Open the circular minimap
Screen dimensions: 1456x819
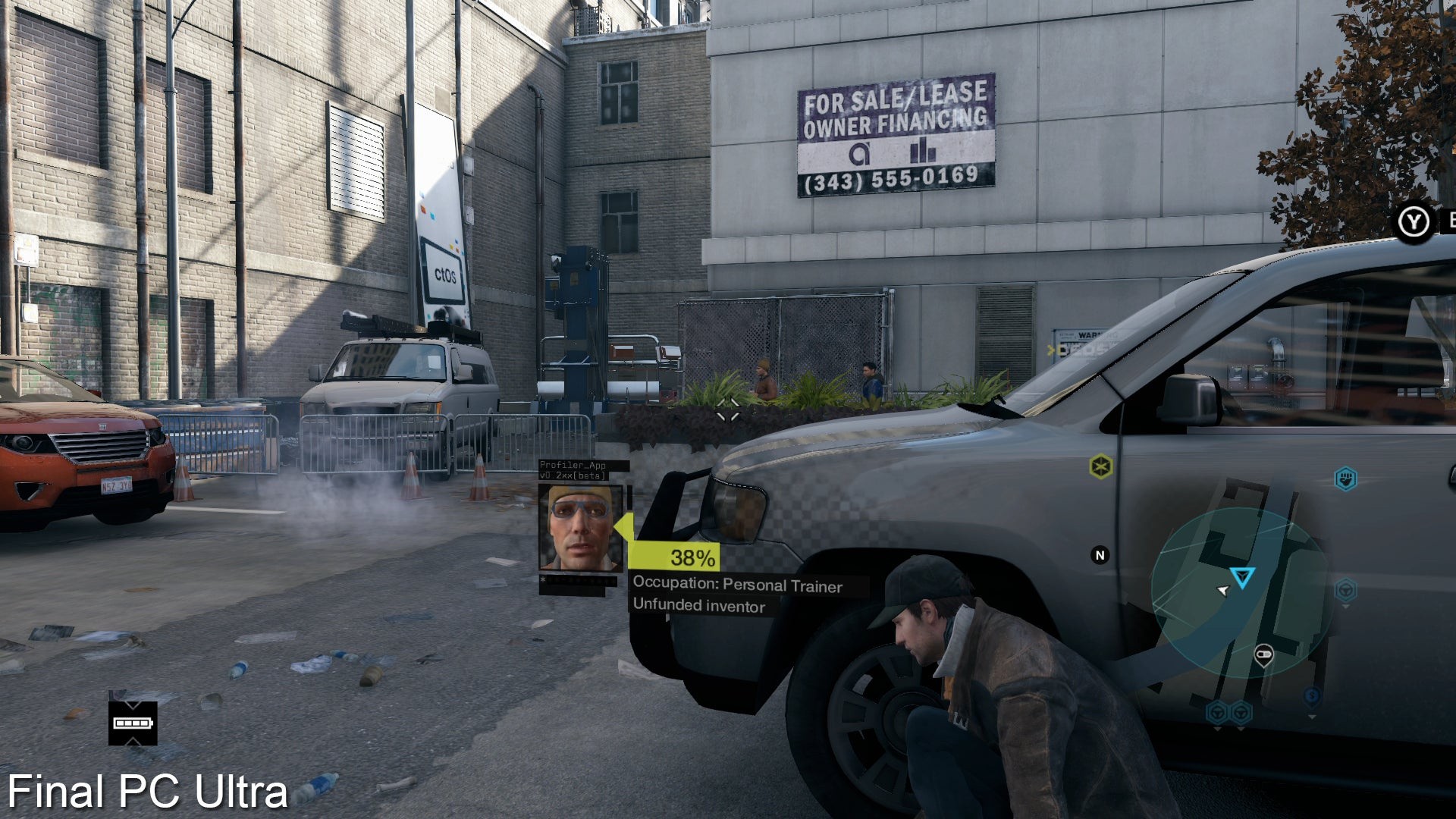point(1239,593)
